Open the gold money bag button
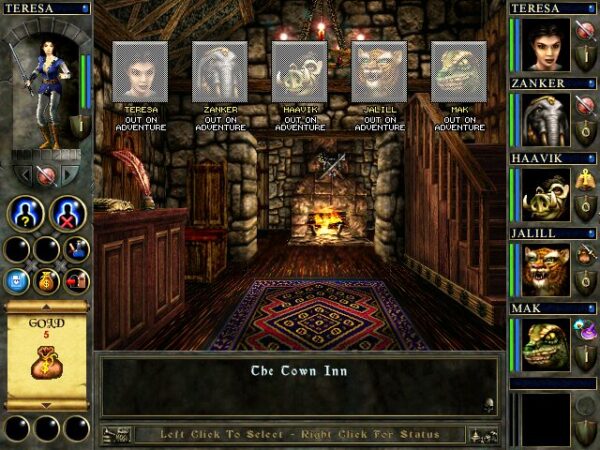The height and width of the screenshot is (450, 600). (47, 281)
